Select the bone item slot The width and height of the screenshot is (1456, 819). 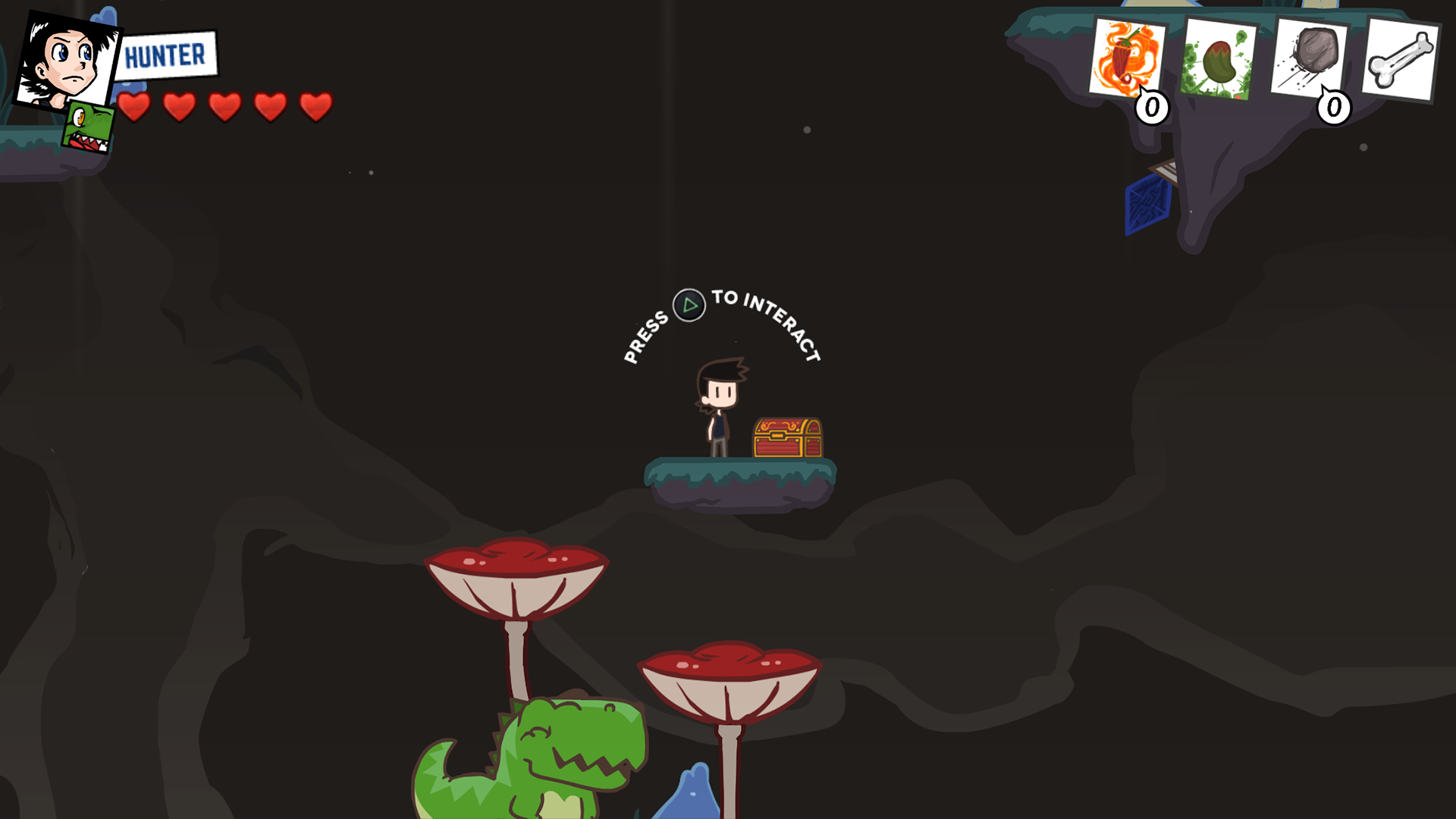click(x=1404, y=59)
